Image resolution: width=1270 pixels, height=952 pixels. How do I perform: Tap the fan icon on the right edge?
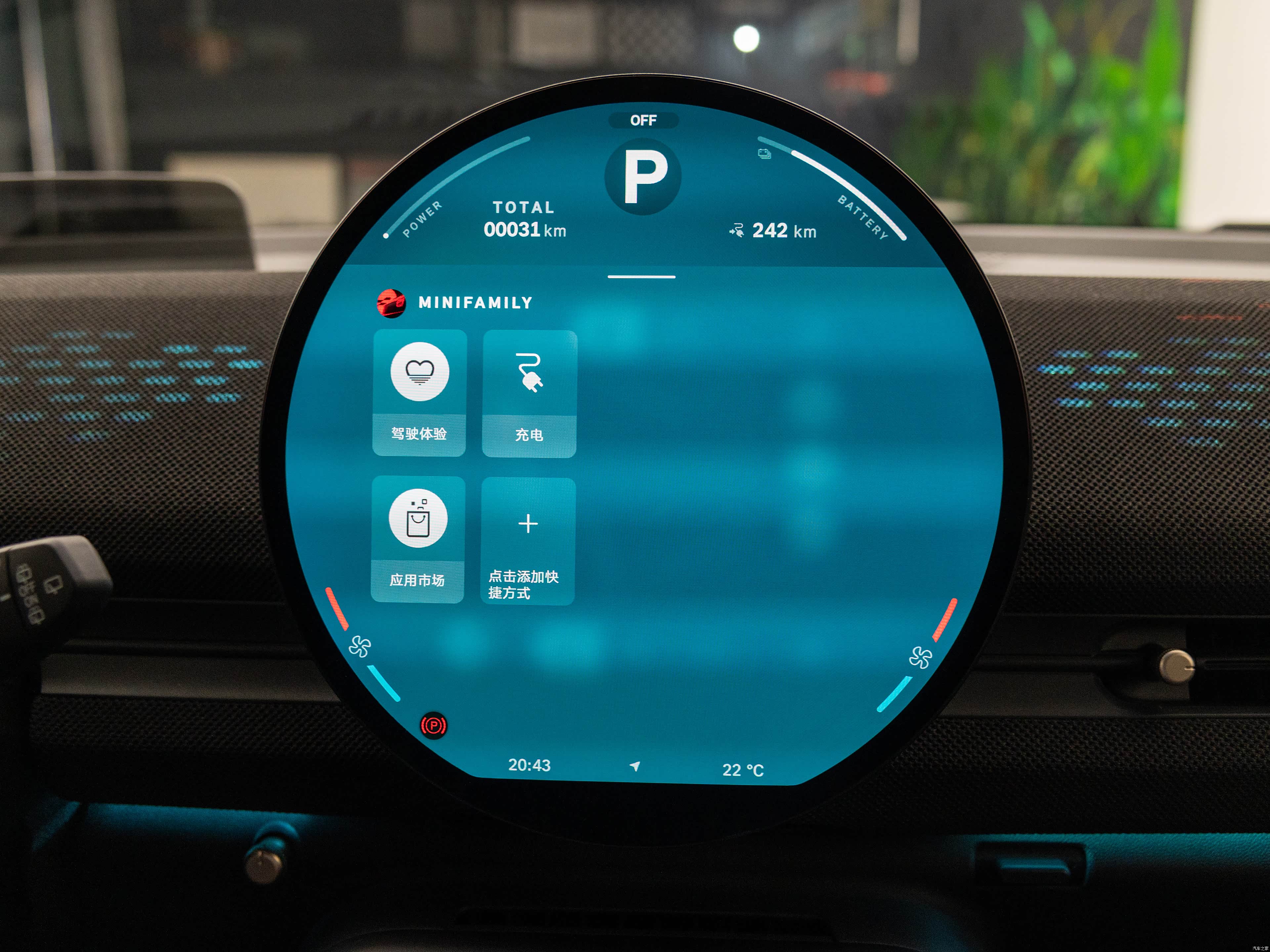[920, 657]
